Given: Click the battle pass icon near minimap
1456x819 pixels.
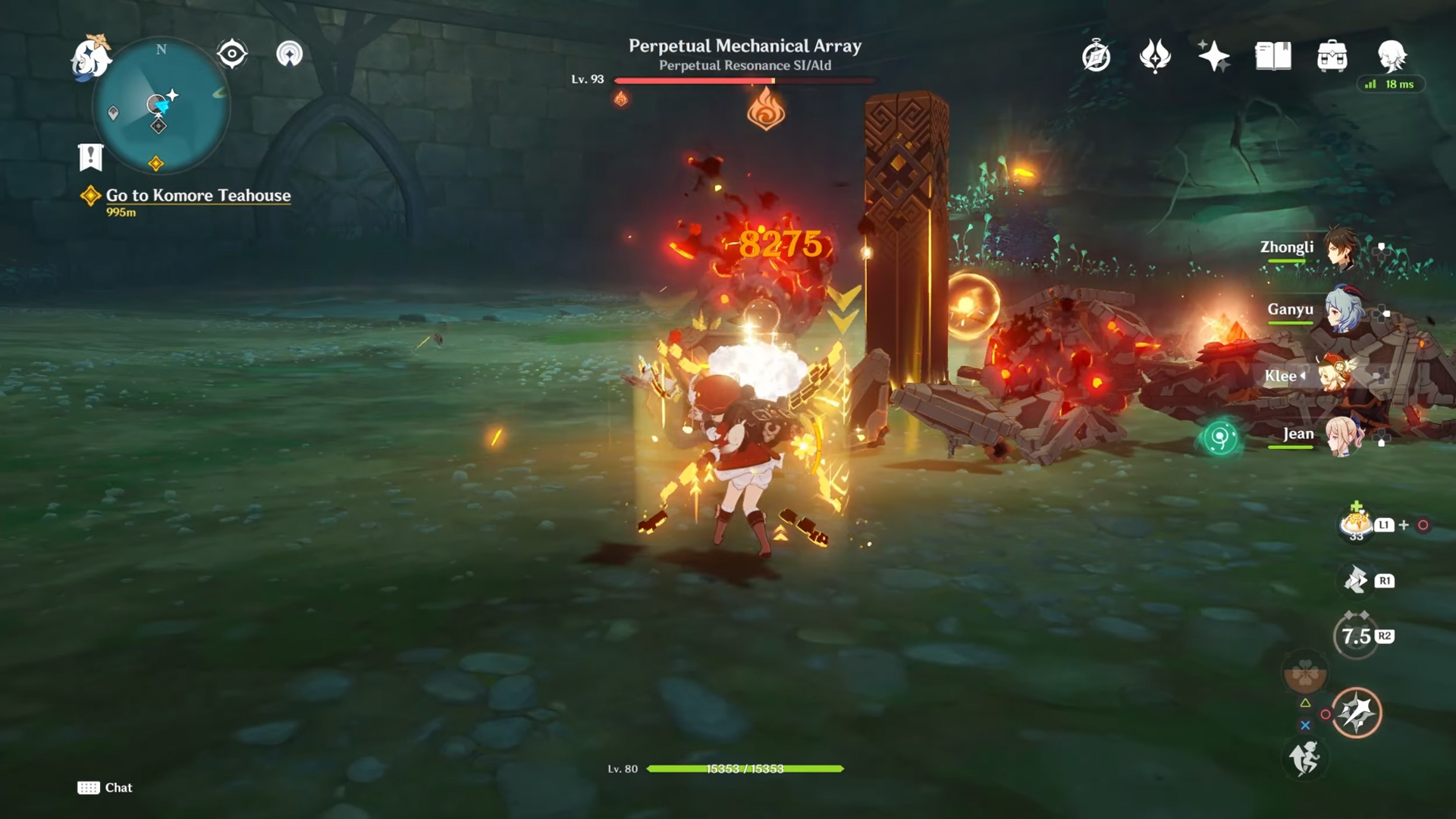Looking at the screenshot, I should tap(289, 54).
